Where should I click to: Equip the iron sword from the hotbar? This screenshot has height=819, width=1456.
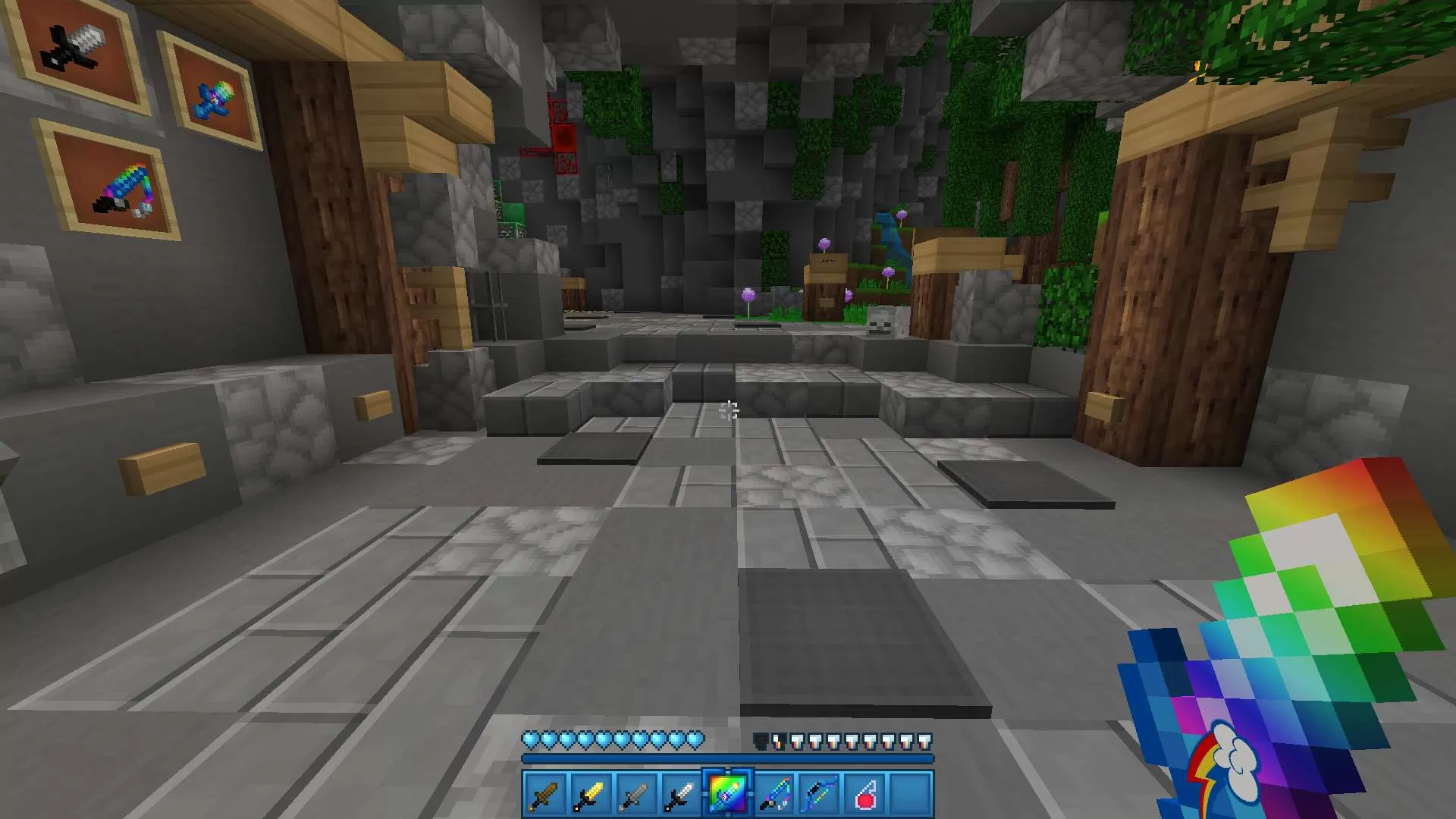681,795
